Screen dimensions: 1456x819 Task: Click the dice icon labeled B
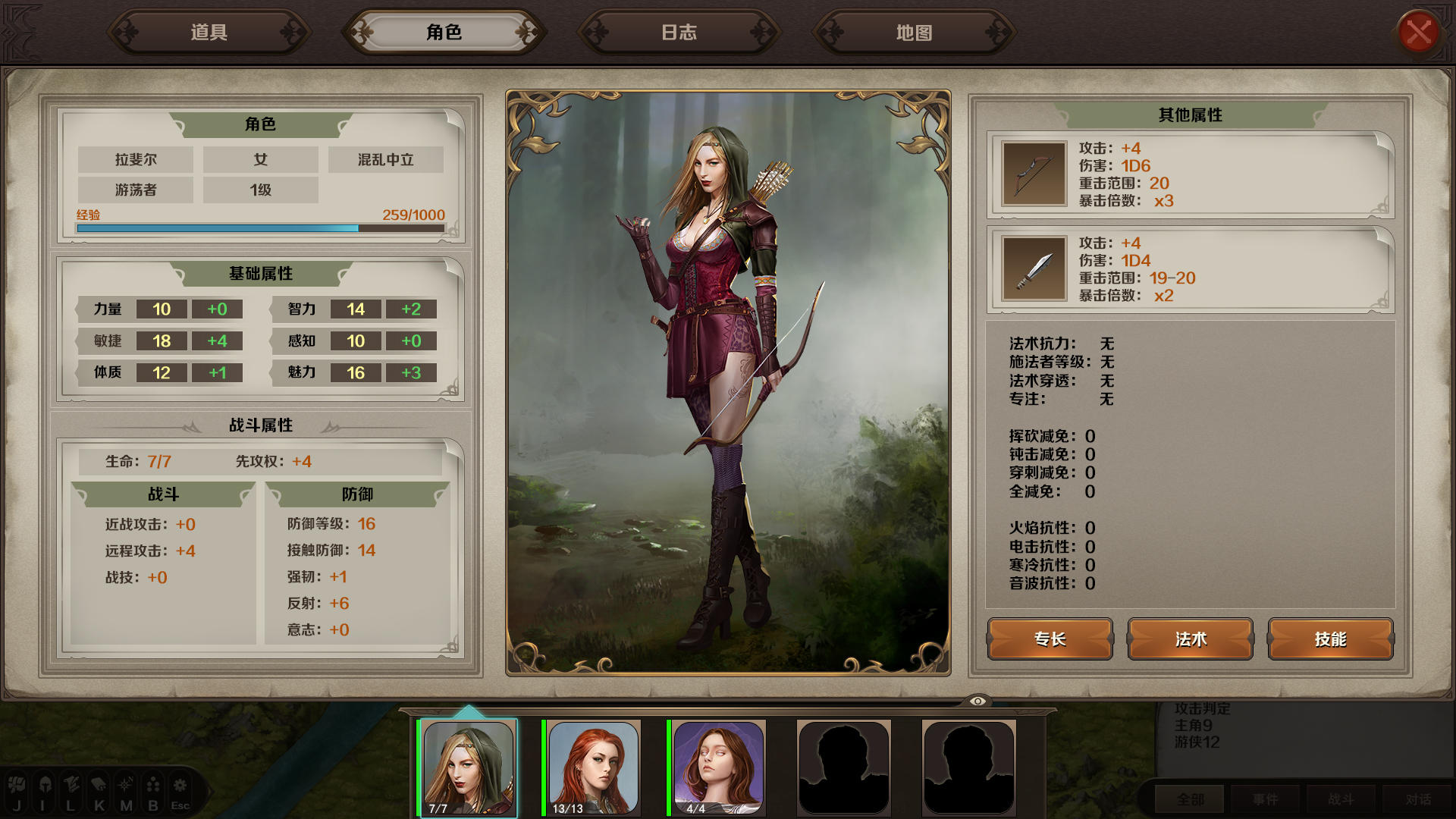[x=152, y=785]
